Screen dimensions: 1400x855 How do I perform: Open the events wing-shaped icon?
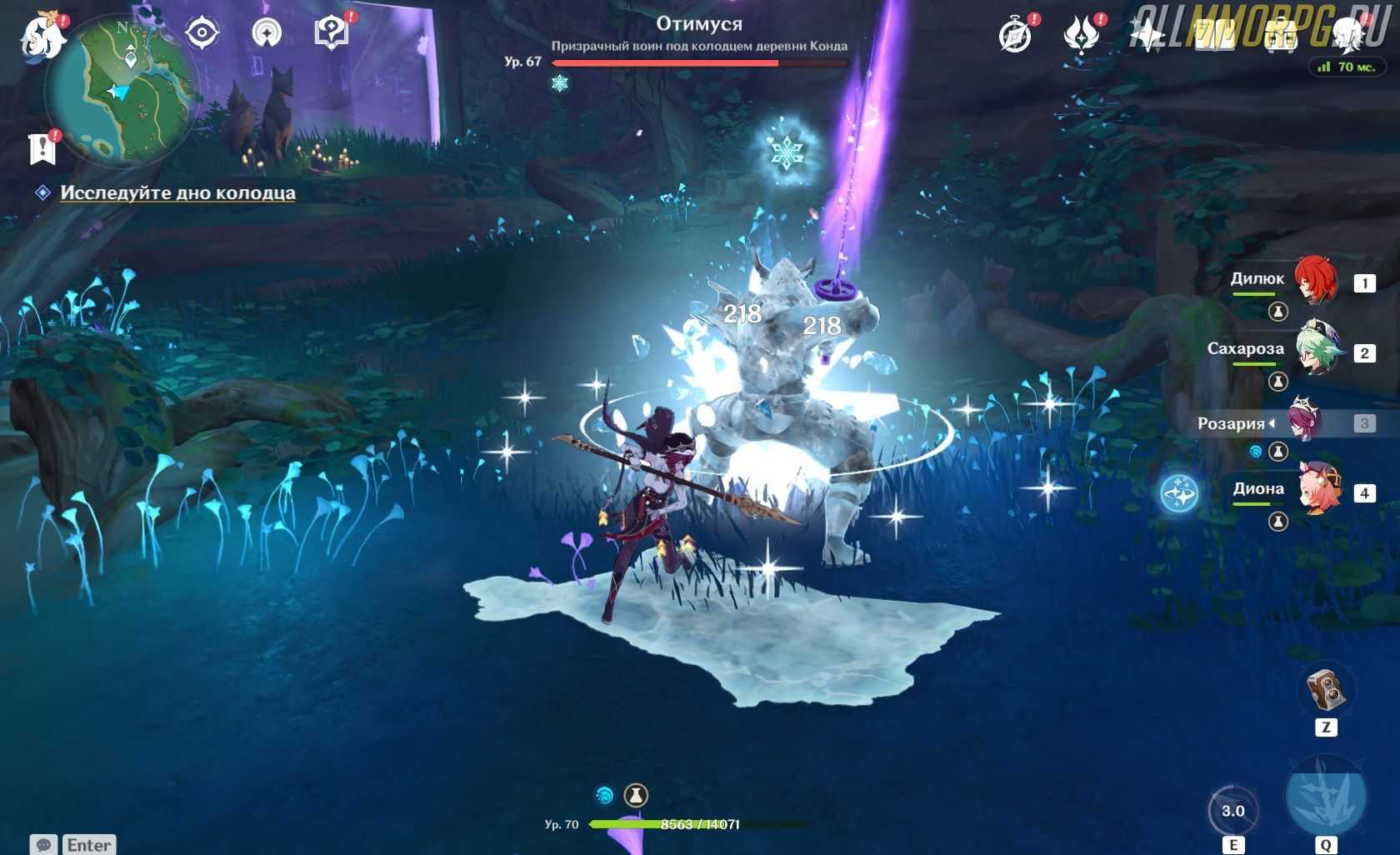1081,35
